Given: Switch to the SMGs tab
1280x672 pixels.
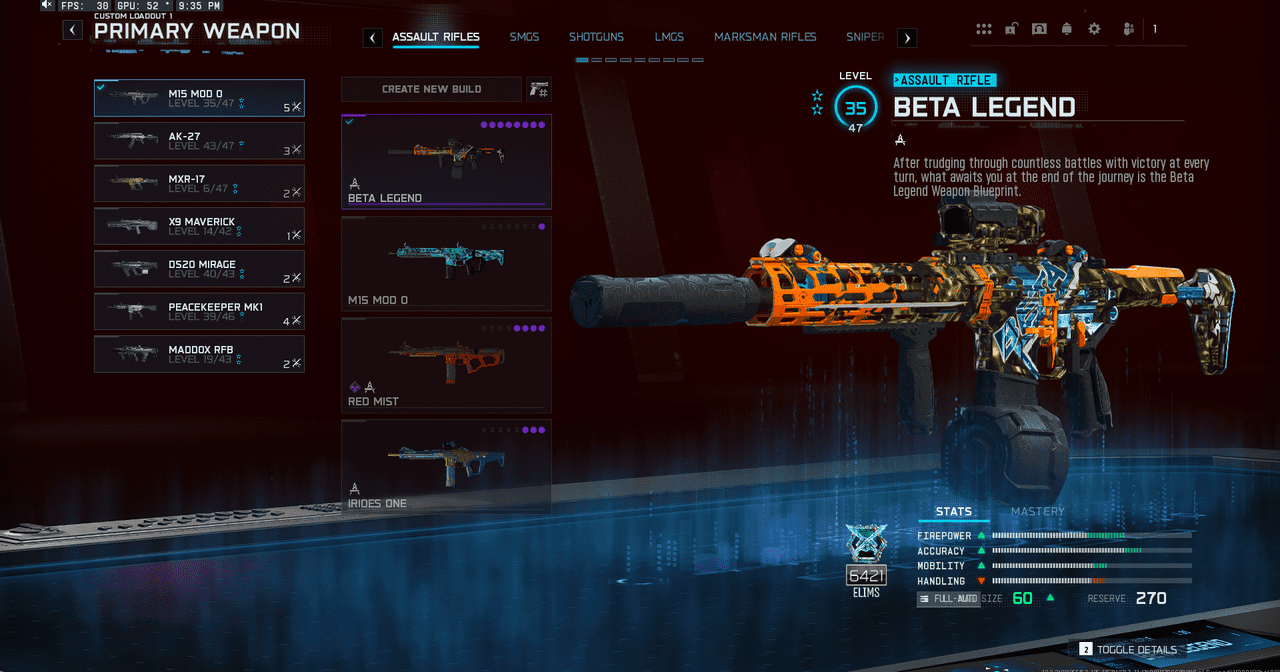Looking at the screenshot, I should (524, 37).
